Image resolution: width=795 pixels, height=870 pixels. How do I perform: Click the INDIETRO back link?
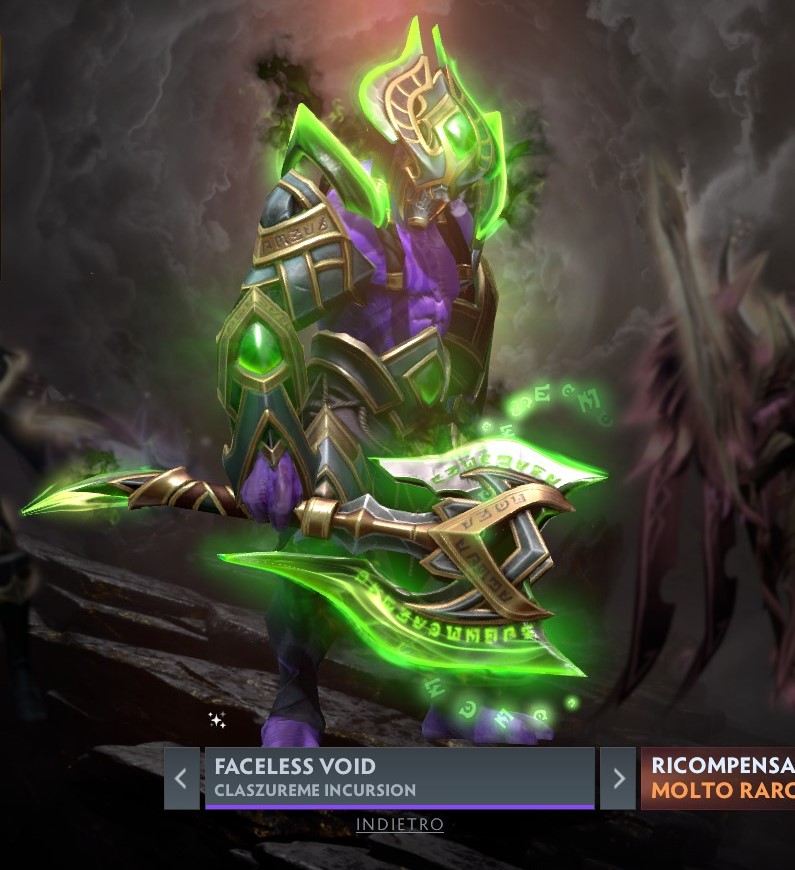[x=400, y=825]
